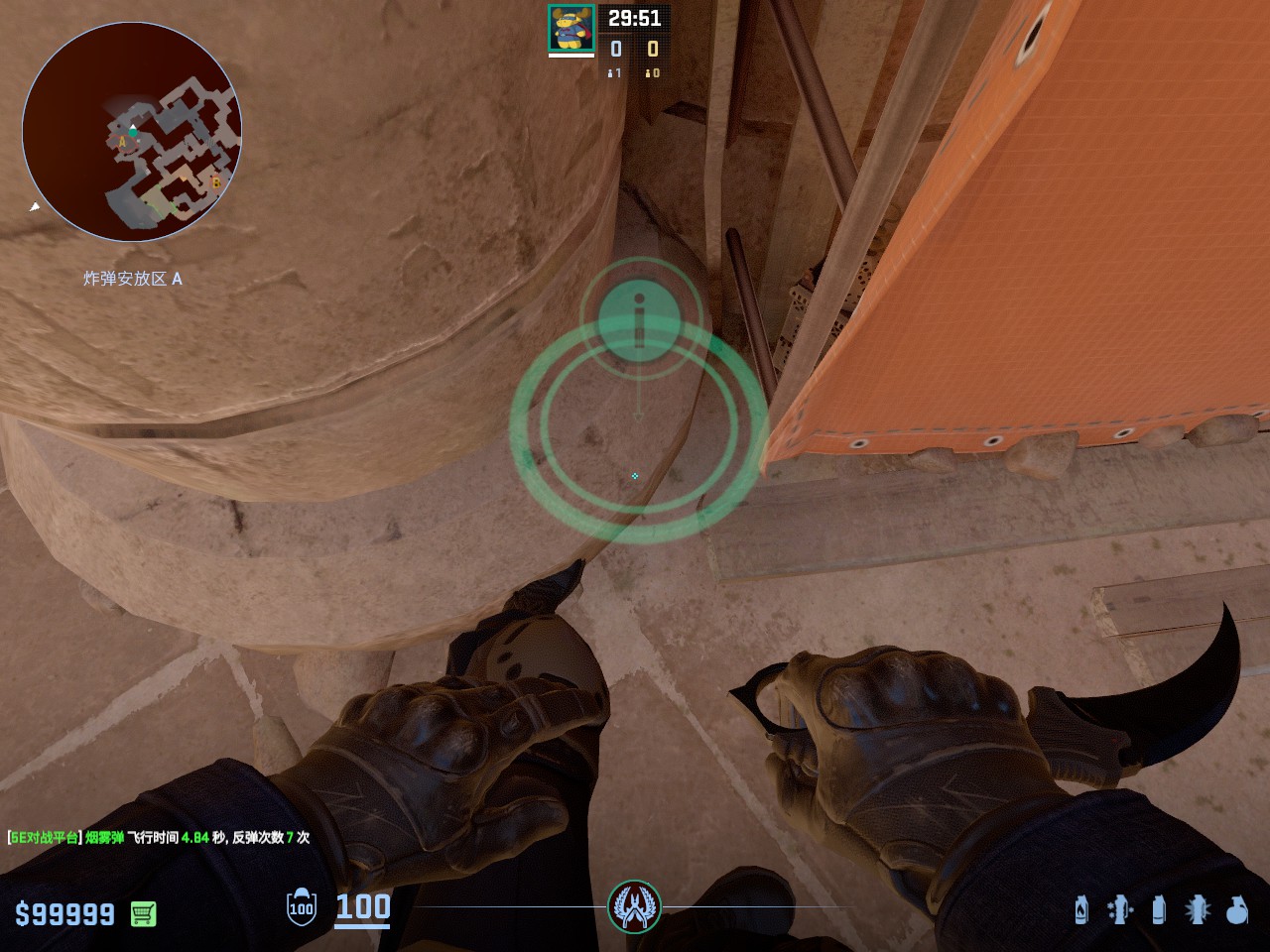Select the flashbang icon

[1198, 909]
